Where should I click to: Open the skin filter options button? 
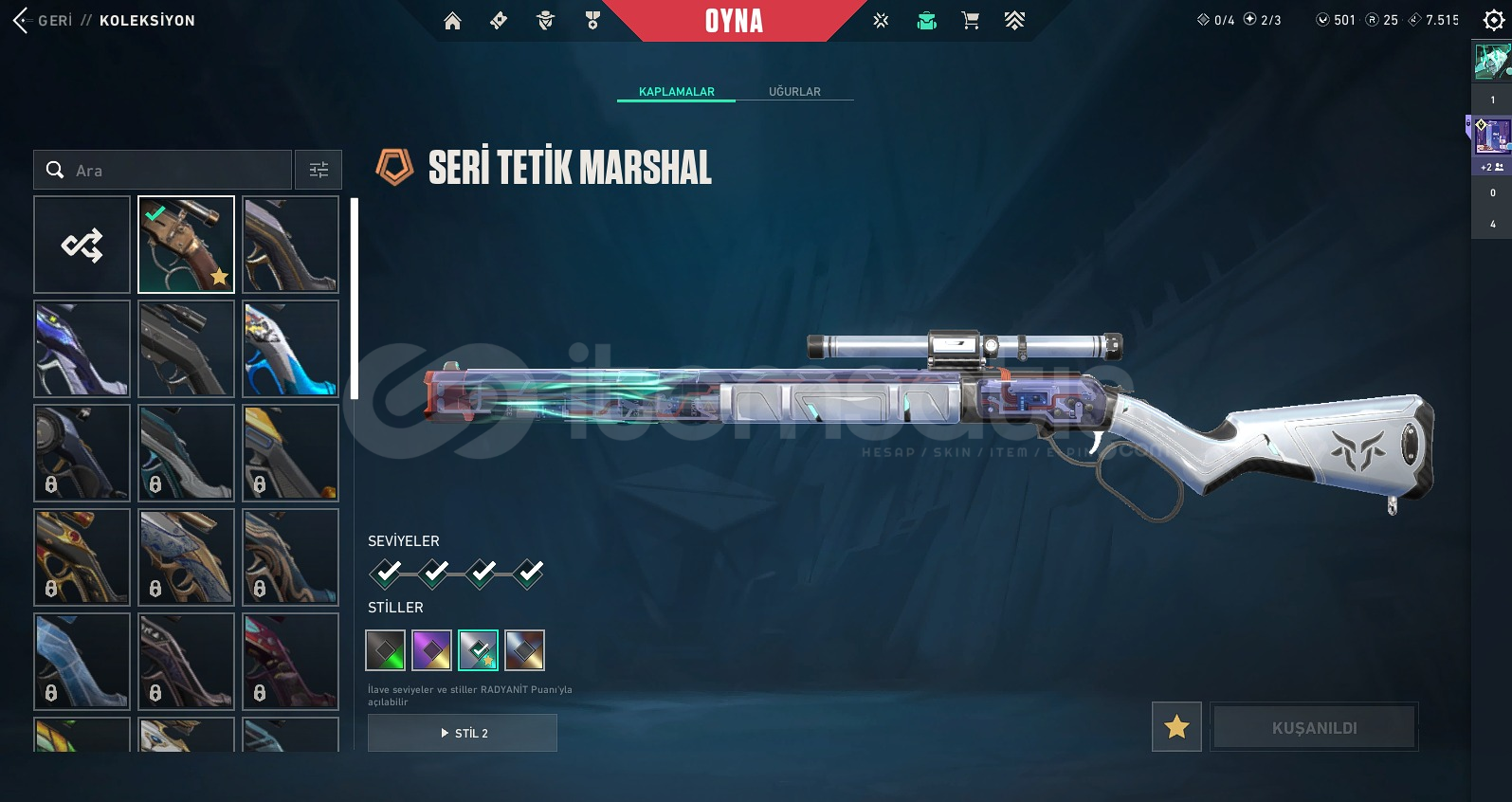tap(319, 171)
